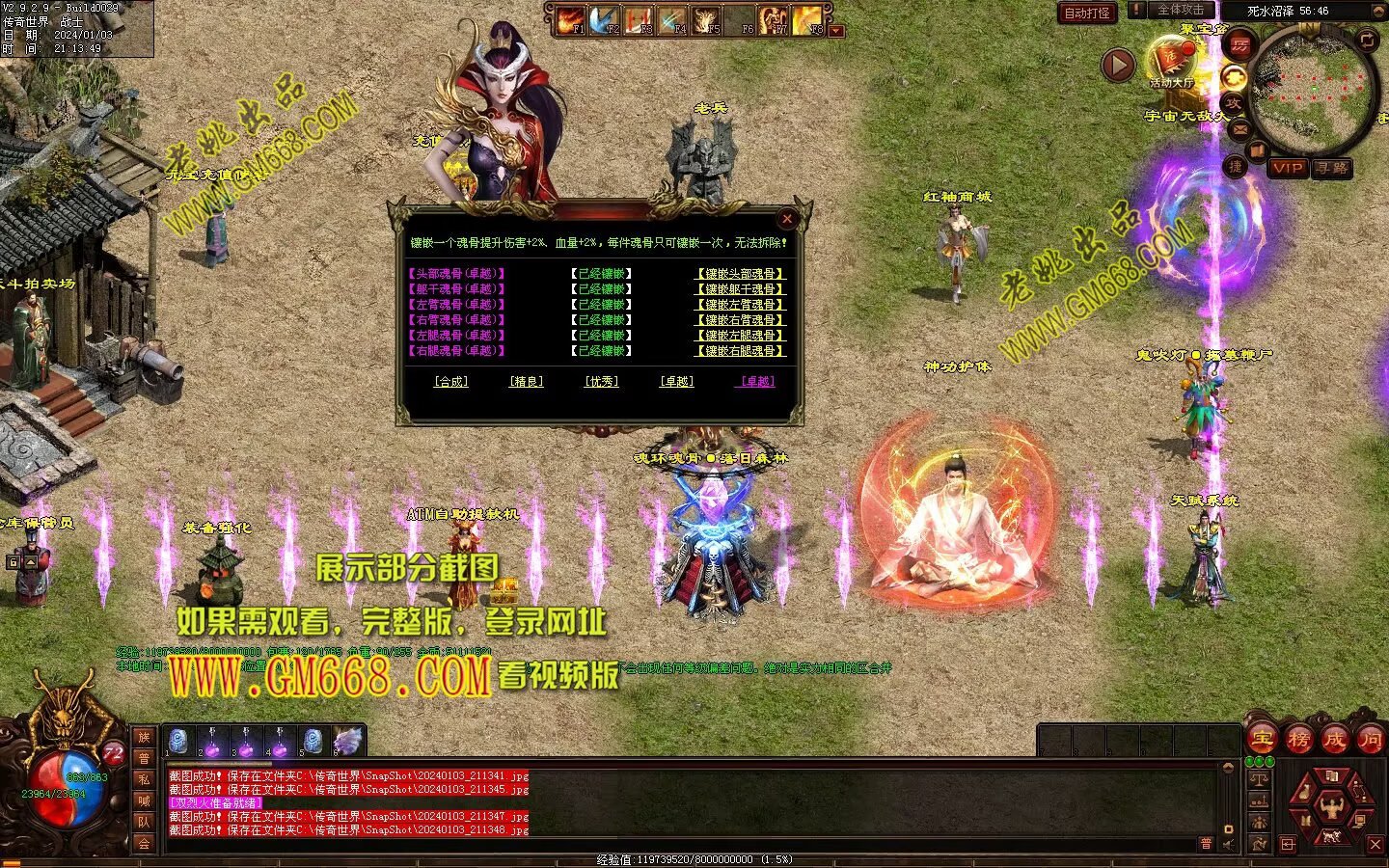Click the circular minimap

pos(1313,89)
